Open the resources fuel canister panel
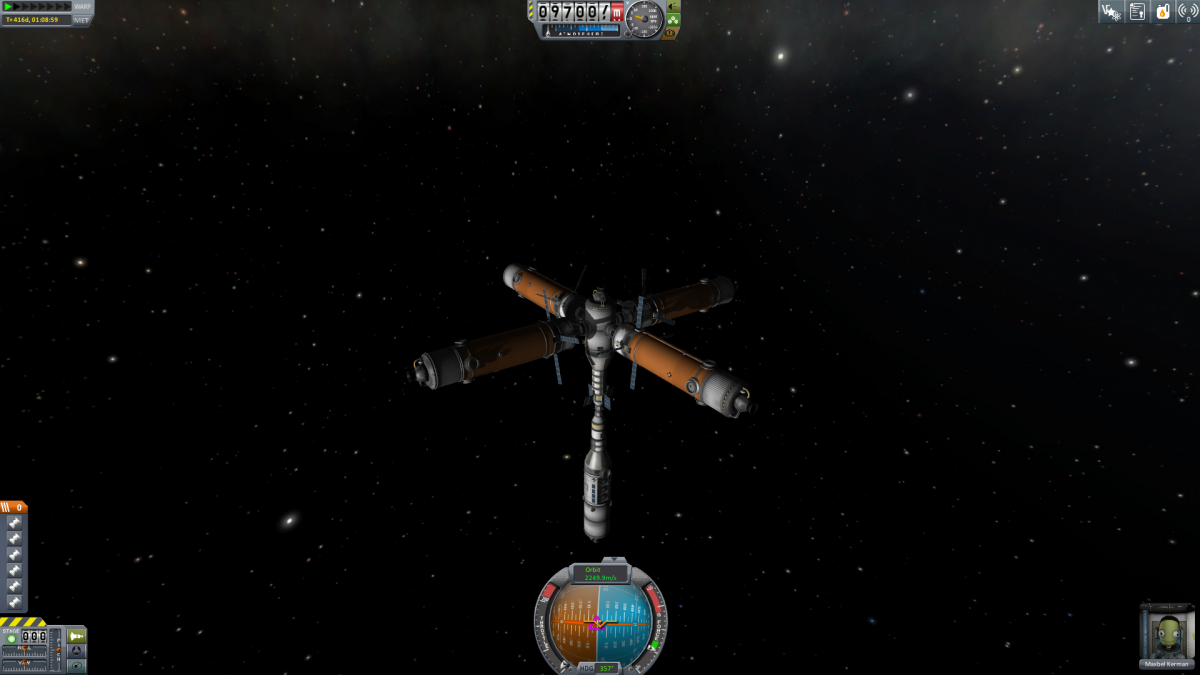The image size is (1200, 675). [1163, 12]
